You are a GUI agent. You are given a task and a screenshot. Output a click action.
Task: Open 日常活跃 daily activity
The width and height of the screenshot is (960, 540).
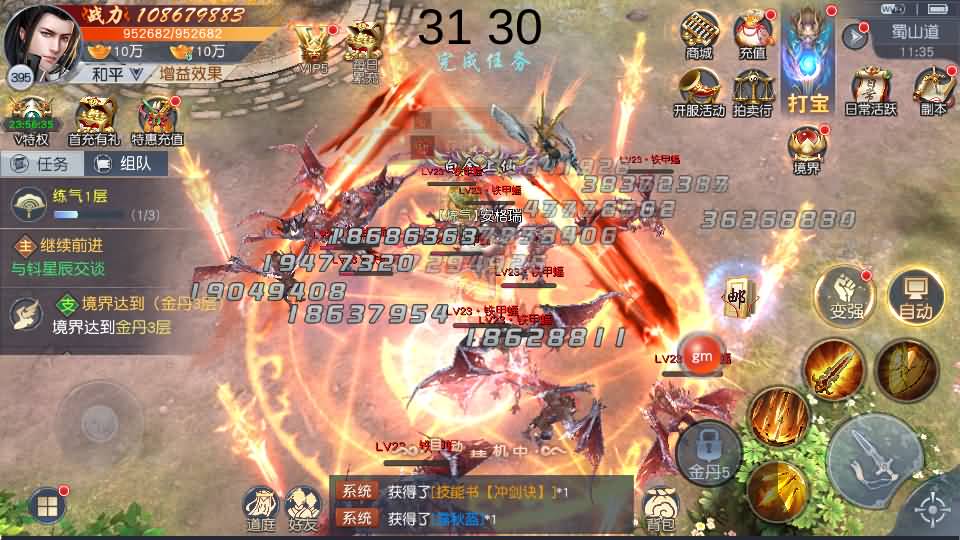(x=870, y=90)
